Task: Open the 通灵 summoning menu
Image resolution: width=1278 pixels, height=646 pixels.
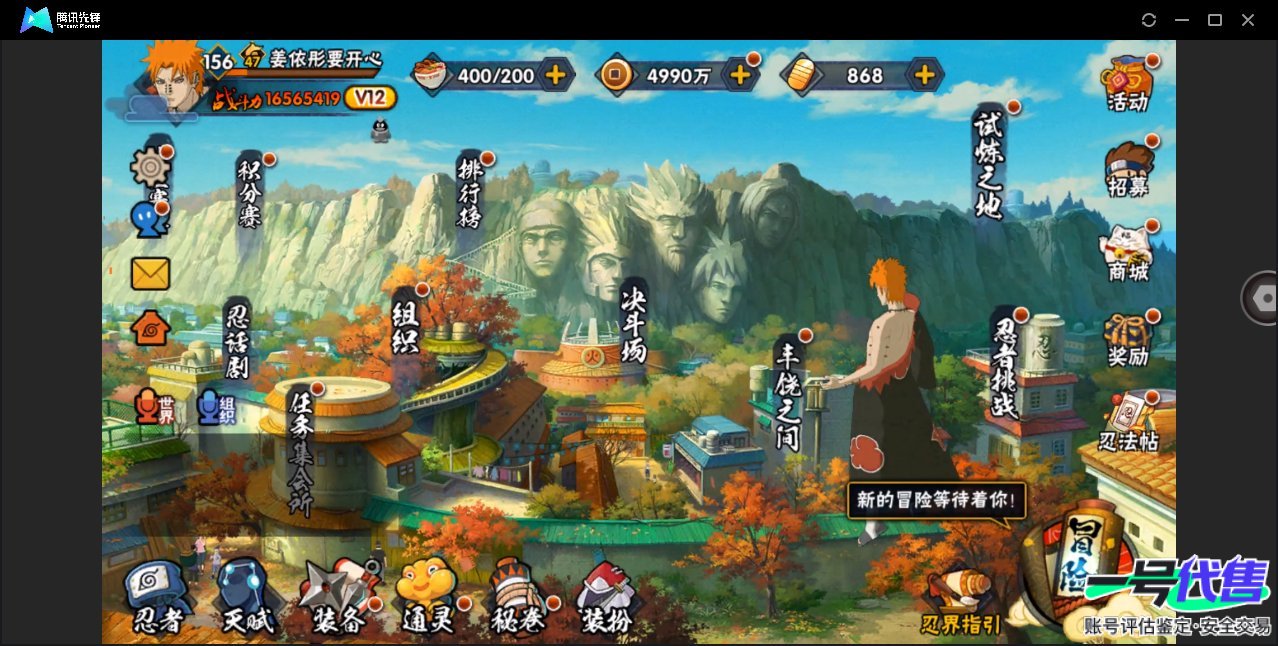Action: click(428, 598)
